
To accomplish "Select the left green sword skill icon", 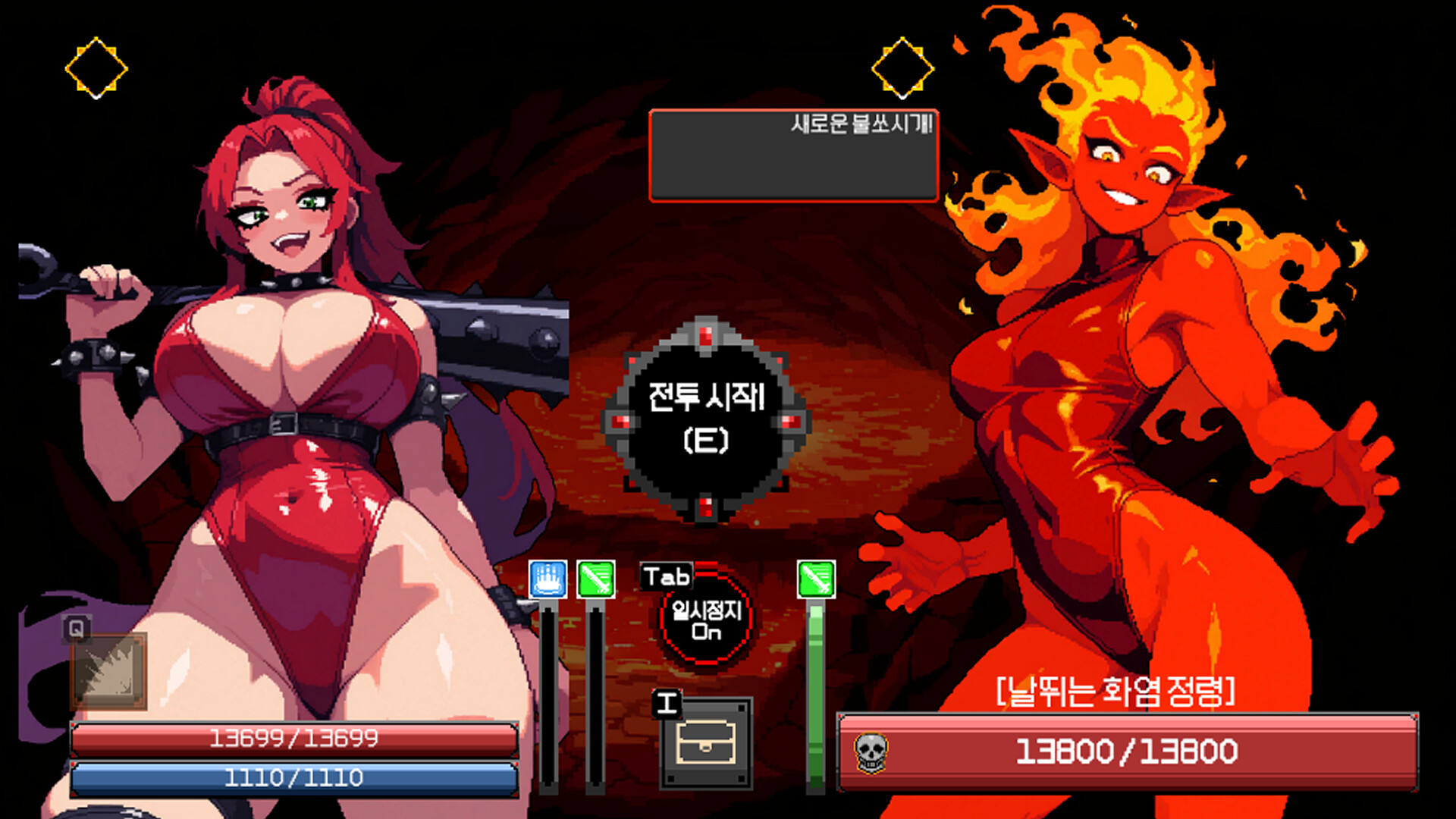I will click(597, 579).
